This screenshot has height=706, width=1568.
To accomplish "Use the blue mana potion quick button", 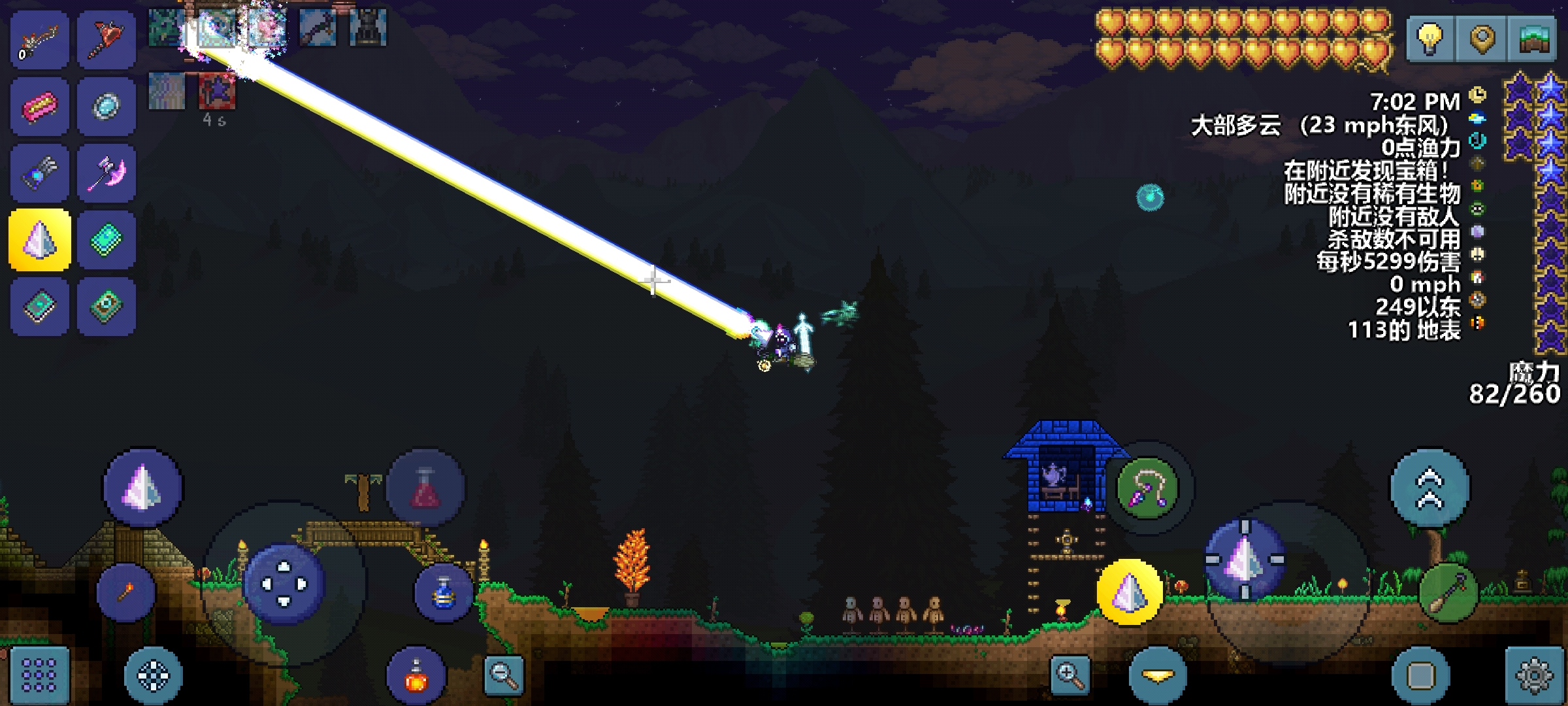I will [444, 593].
